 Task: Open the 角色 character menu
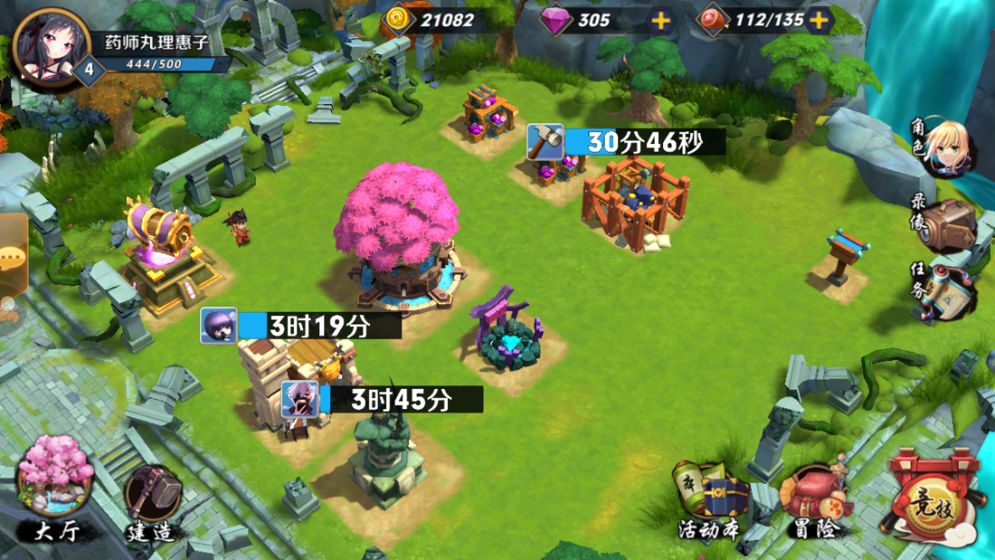coord(945,148)
